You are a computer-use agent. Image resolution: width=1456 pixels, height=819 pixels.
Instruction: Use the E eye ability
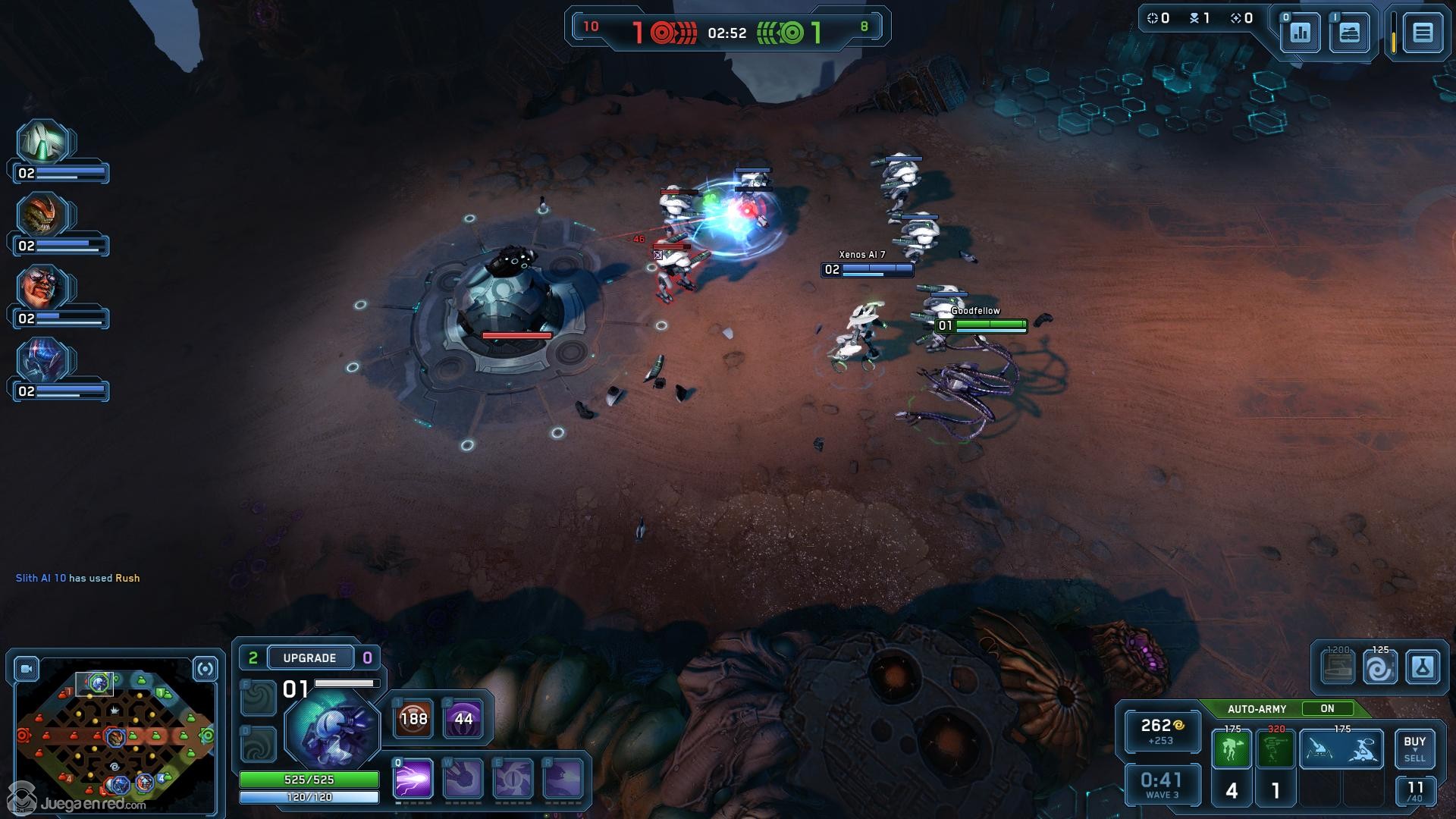click(513, 779)
